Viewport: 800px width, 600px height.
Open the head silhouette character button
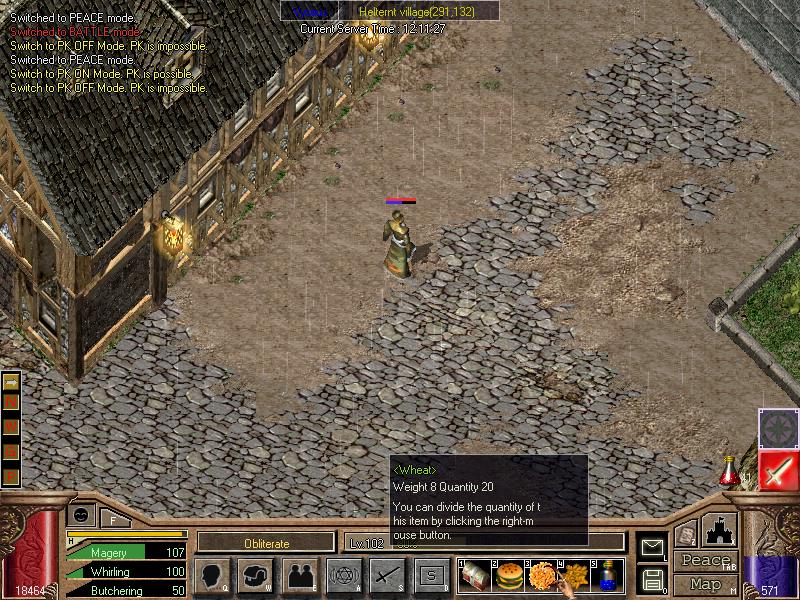tap(213, 575)
